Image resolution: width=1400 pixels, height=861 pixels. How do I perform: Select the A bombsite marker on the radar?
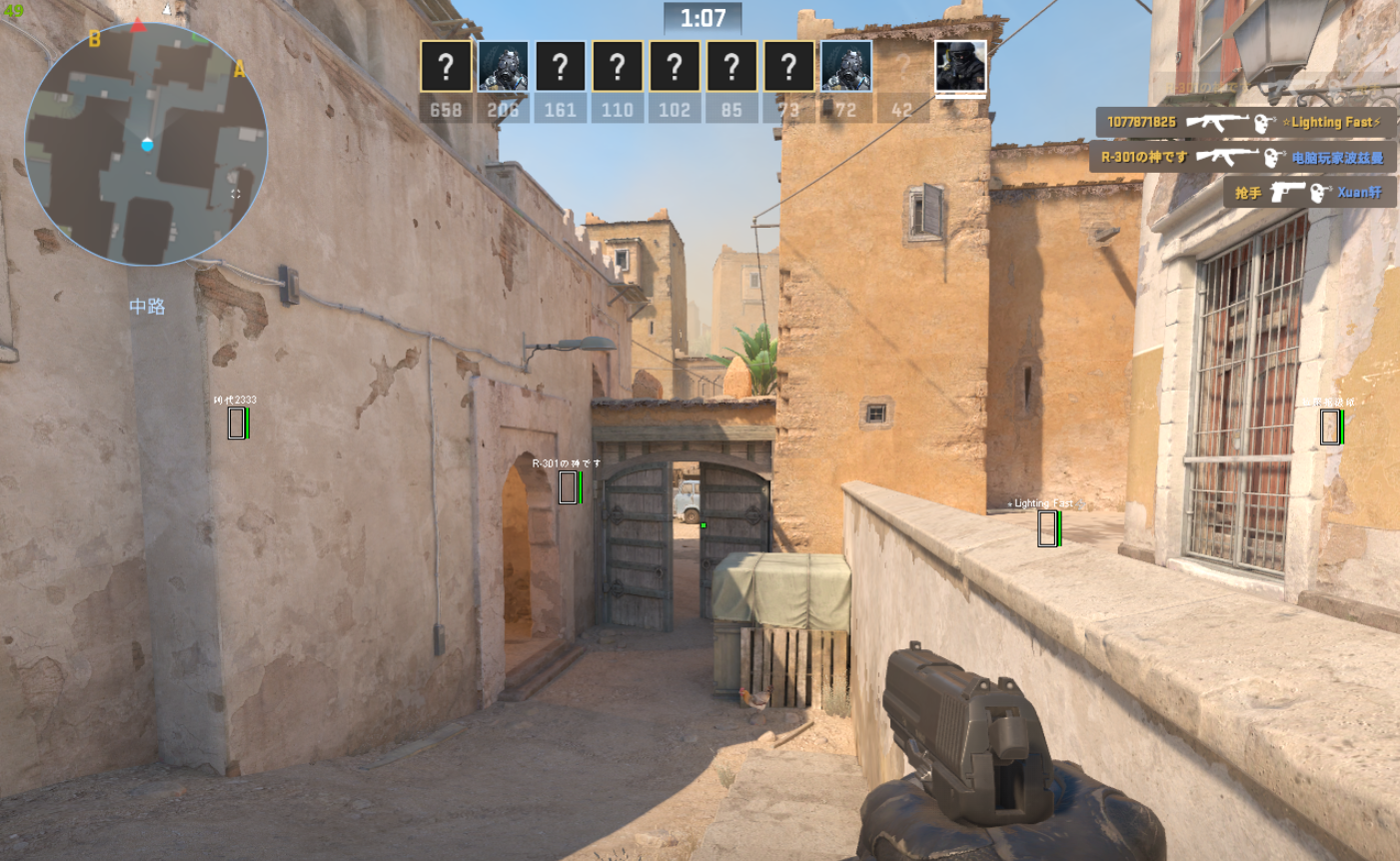coord(239,69)
